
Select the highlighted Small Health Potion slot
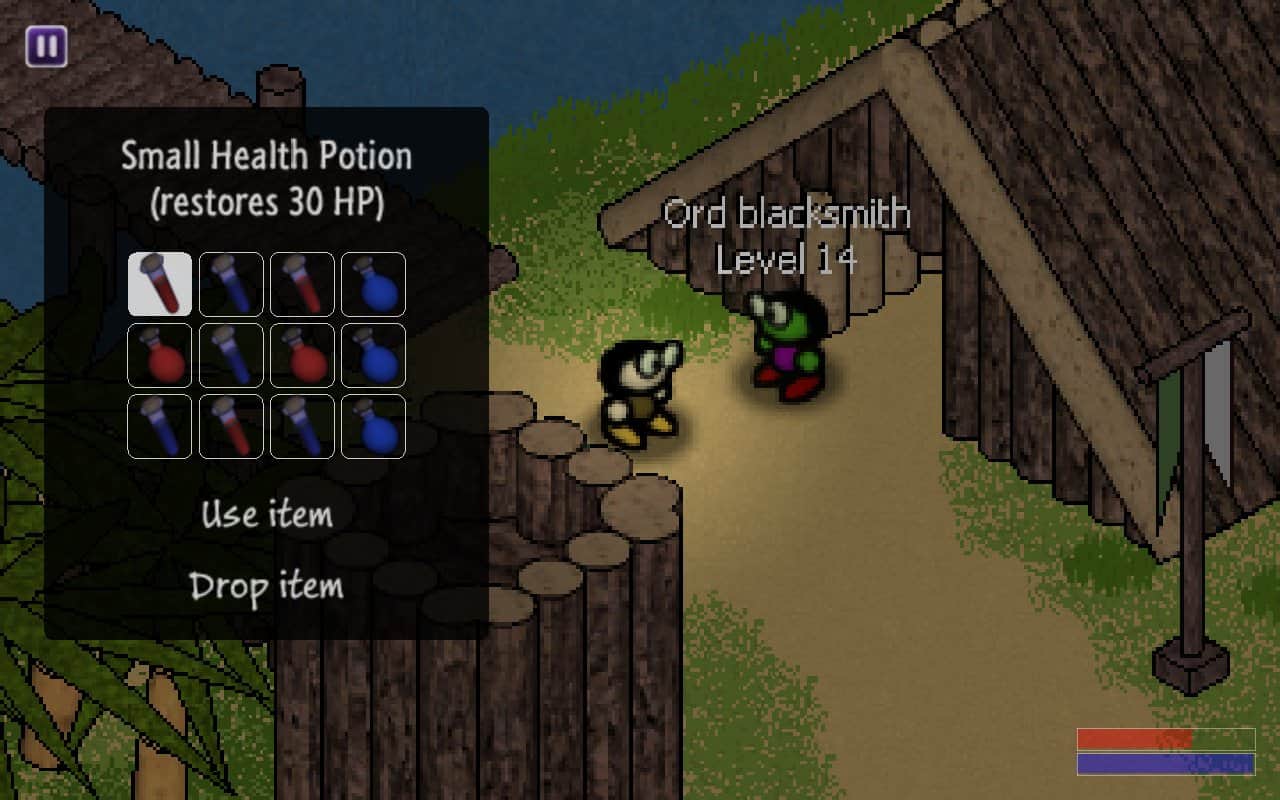[x=160, y=284]
